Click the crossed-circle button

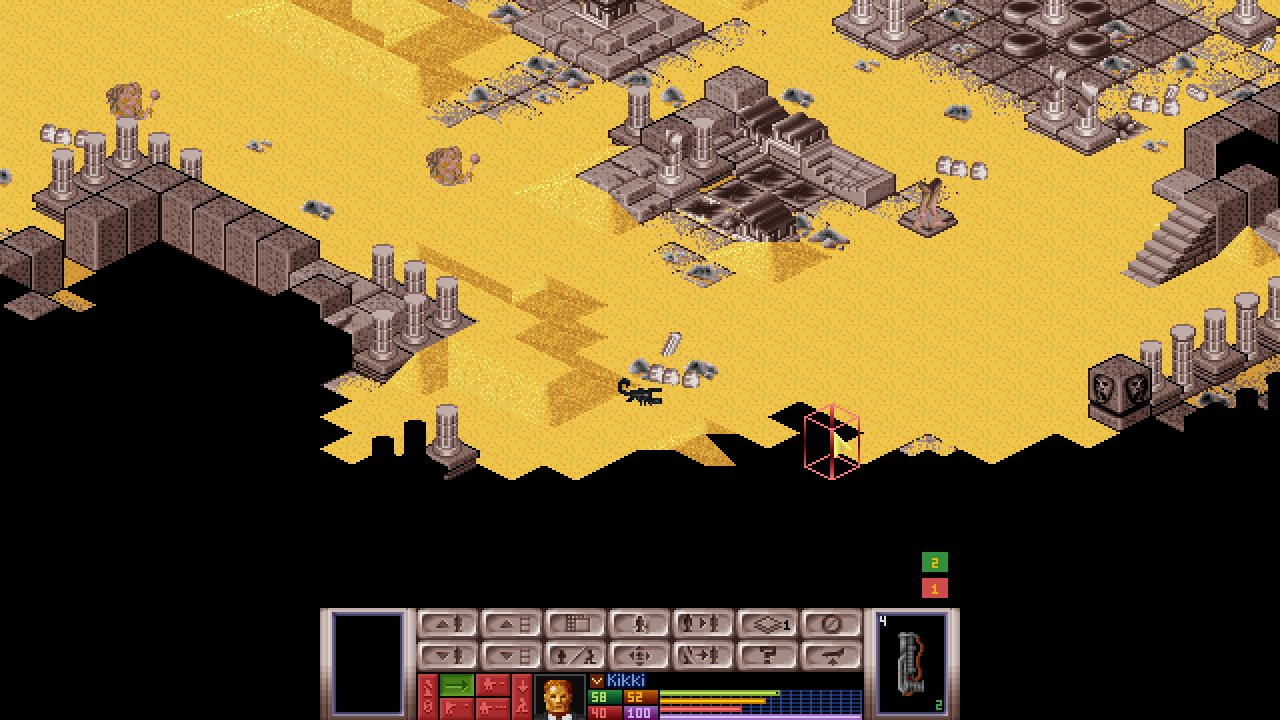tap(831, 624)
